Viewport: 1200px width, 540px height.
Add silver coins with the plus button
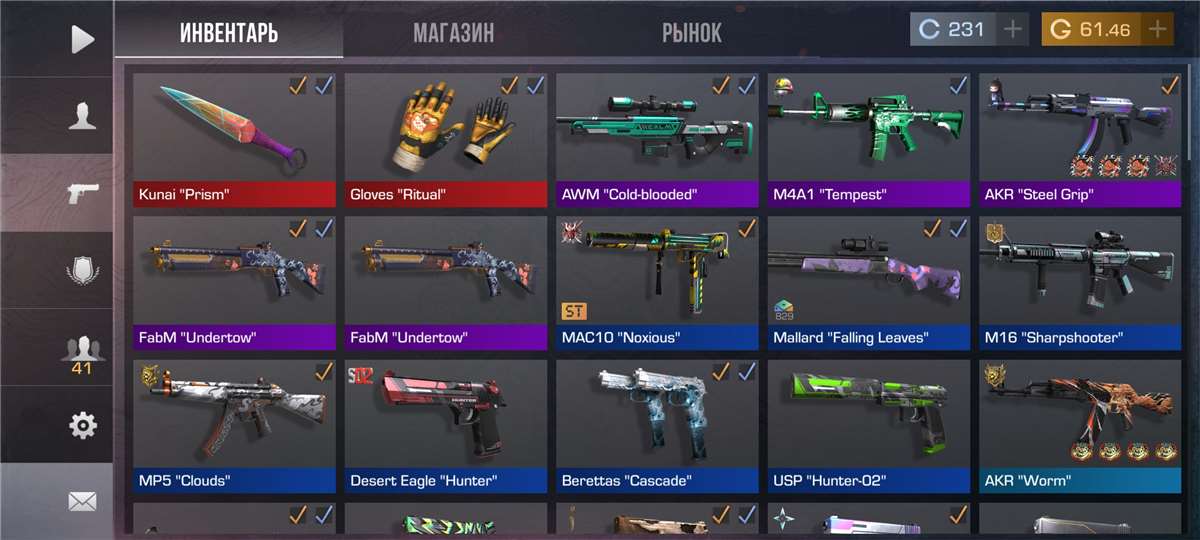pos(1013,29)
